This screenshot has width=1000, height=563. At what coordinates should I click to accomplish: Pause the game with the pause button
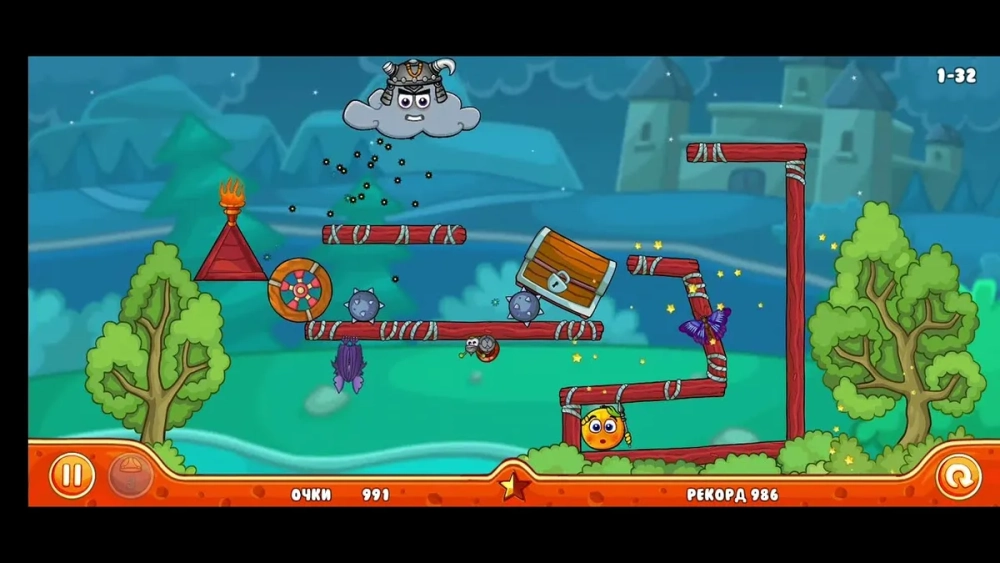(72, 476)
